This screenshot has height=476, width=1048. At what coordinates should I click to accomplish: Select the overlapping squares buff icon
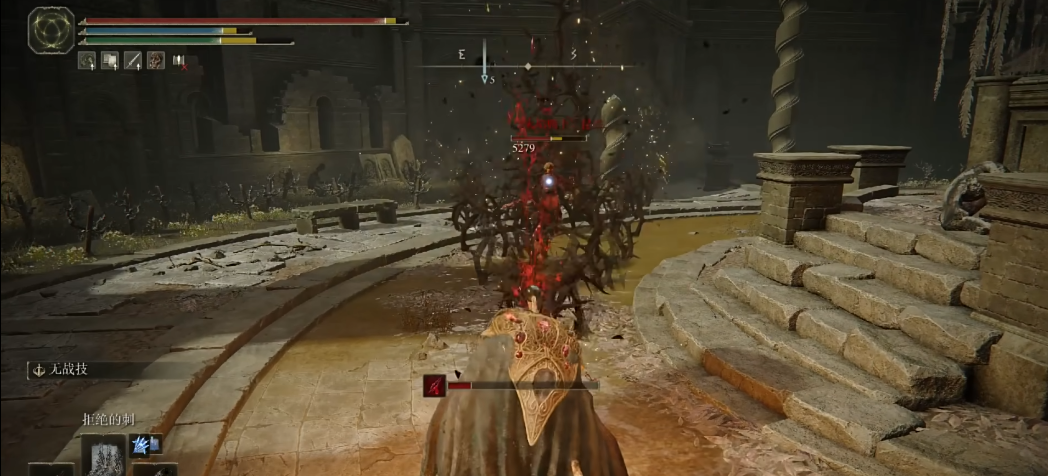click(x=109, y=60)
